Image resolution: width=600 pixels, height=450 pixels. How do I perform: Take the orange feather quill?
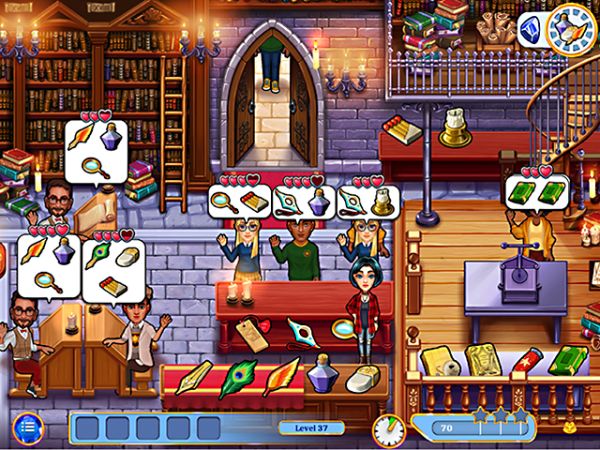click(x=280, y=377)
